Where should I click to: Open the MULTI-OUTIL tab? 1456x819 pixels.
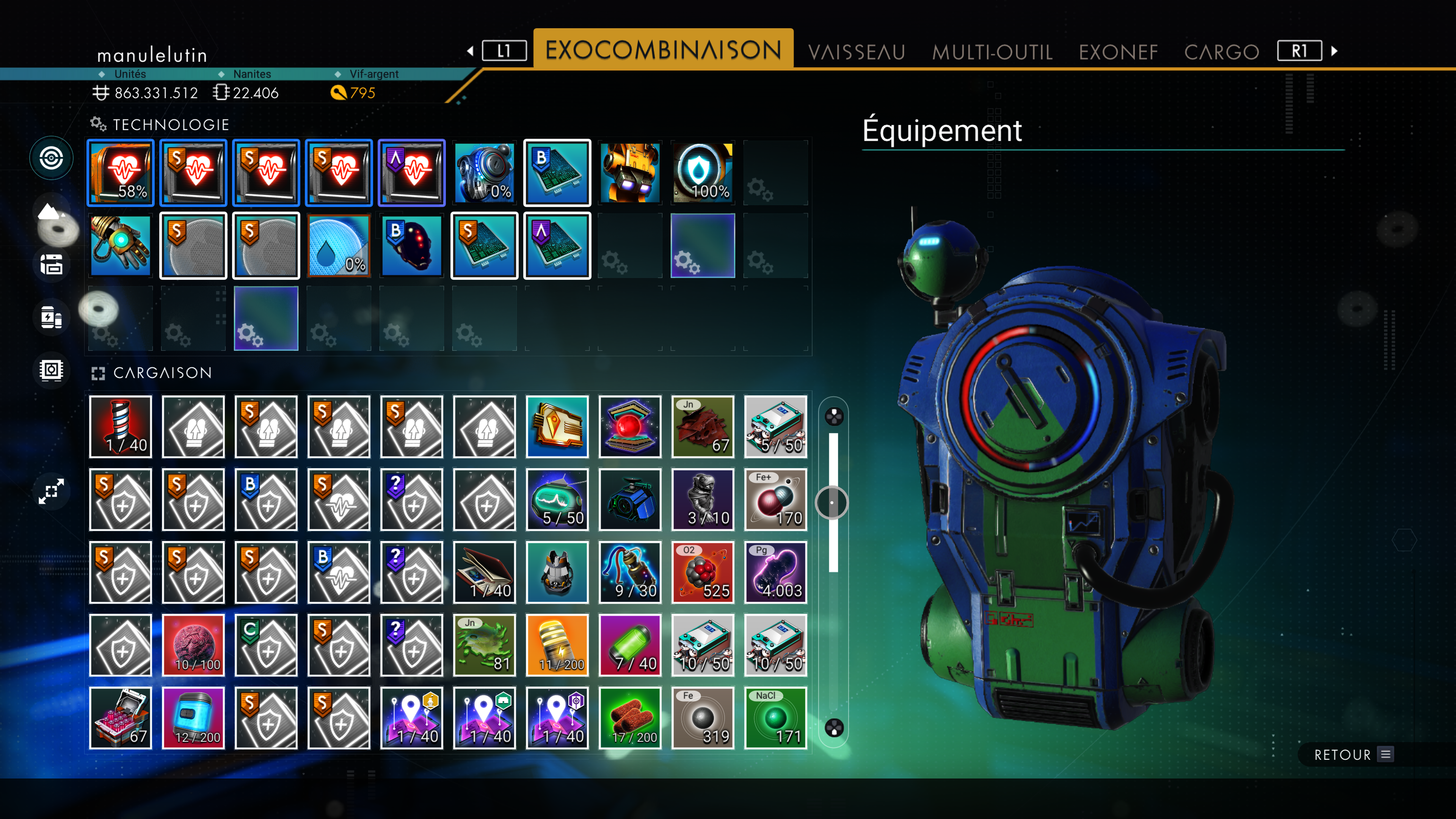tap(992, 52)
